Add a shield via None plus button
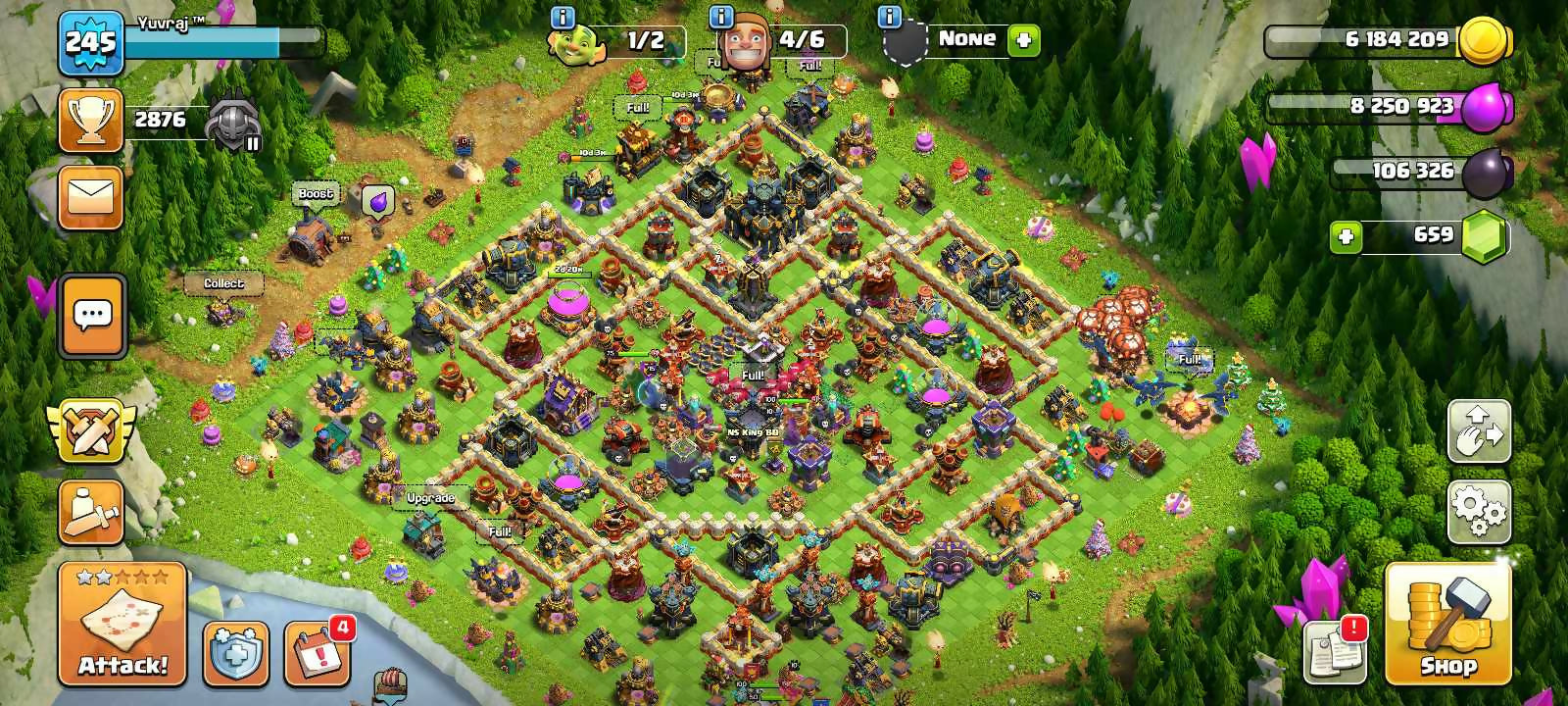Viewport: 1568px width, 706px height. pos(1023,40)
